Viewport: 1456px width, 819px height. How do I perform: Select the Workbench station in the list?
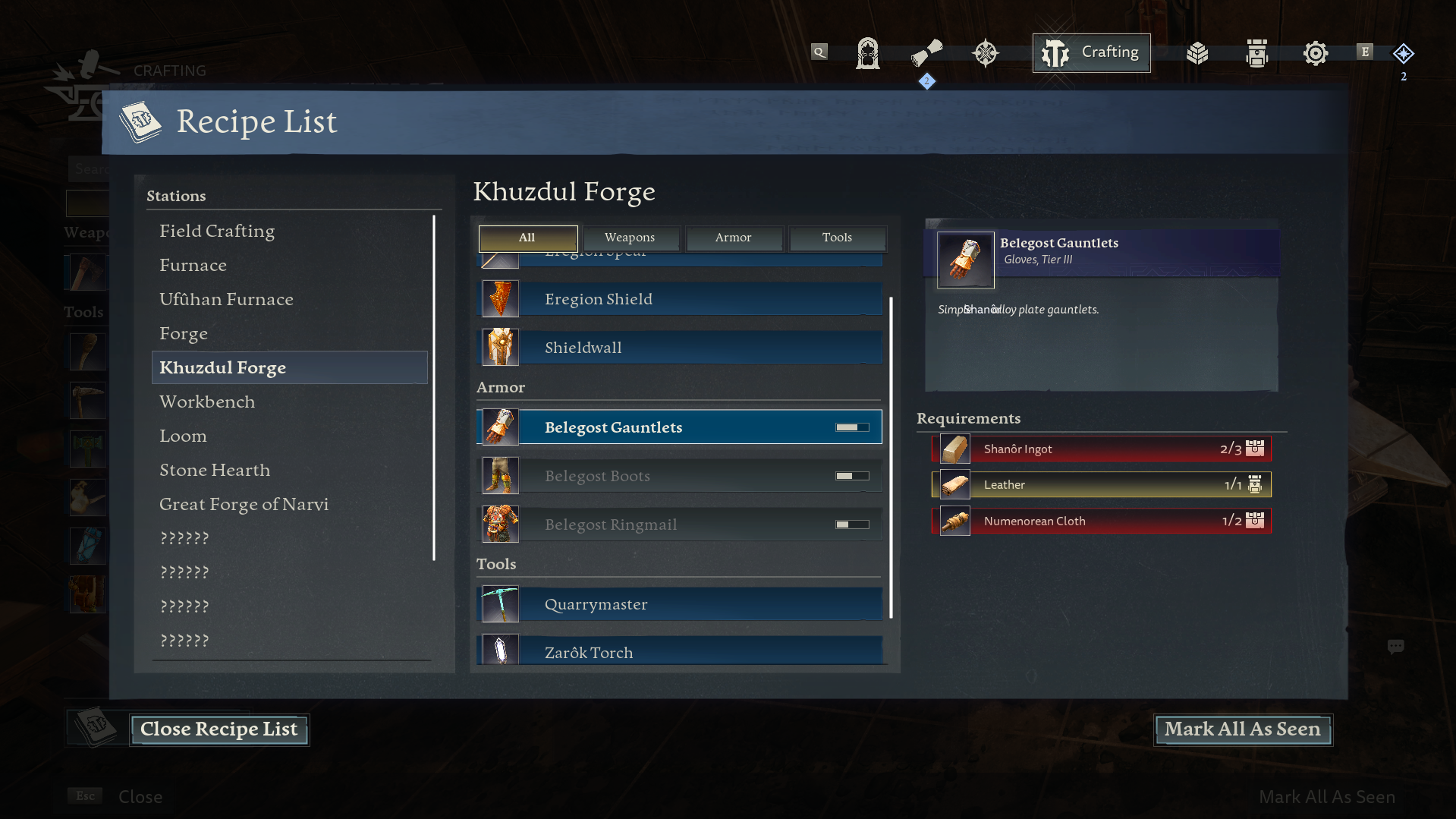click(x=206, y=402)
